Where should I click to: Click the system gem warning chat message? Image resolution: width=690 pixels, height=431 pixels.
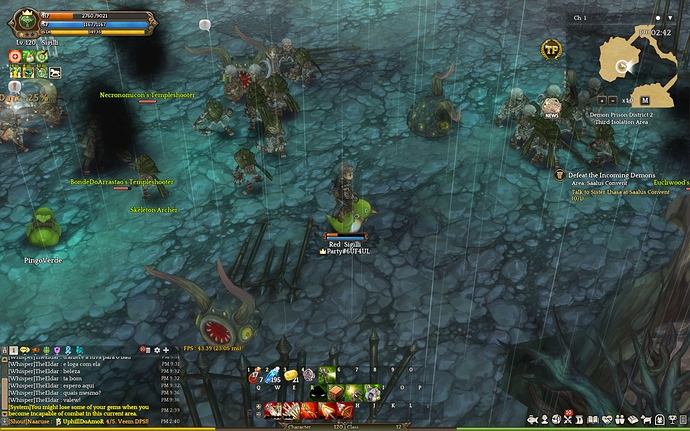80,410
